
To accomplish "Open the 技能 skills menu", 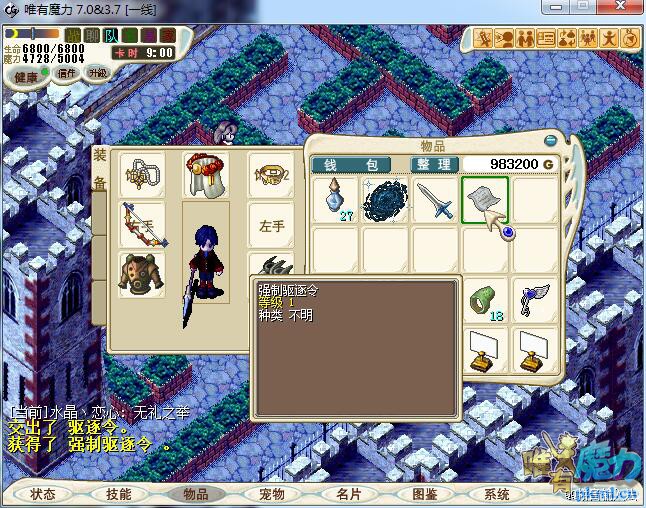I will [x=119, y=494].
